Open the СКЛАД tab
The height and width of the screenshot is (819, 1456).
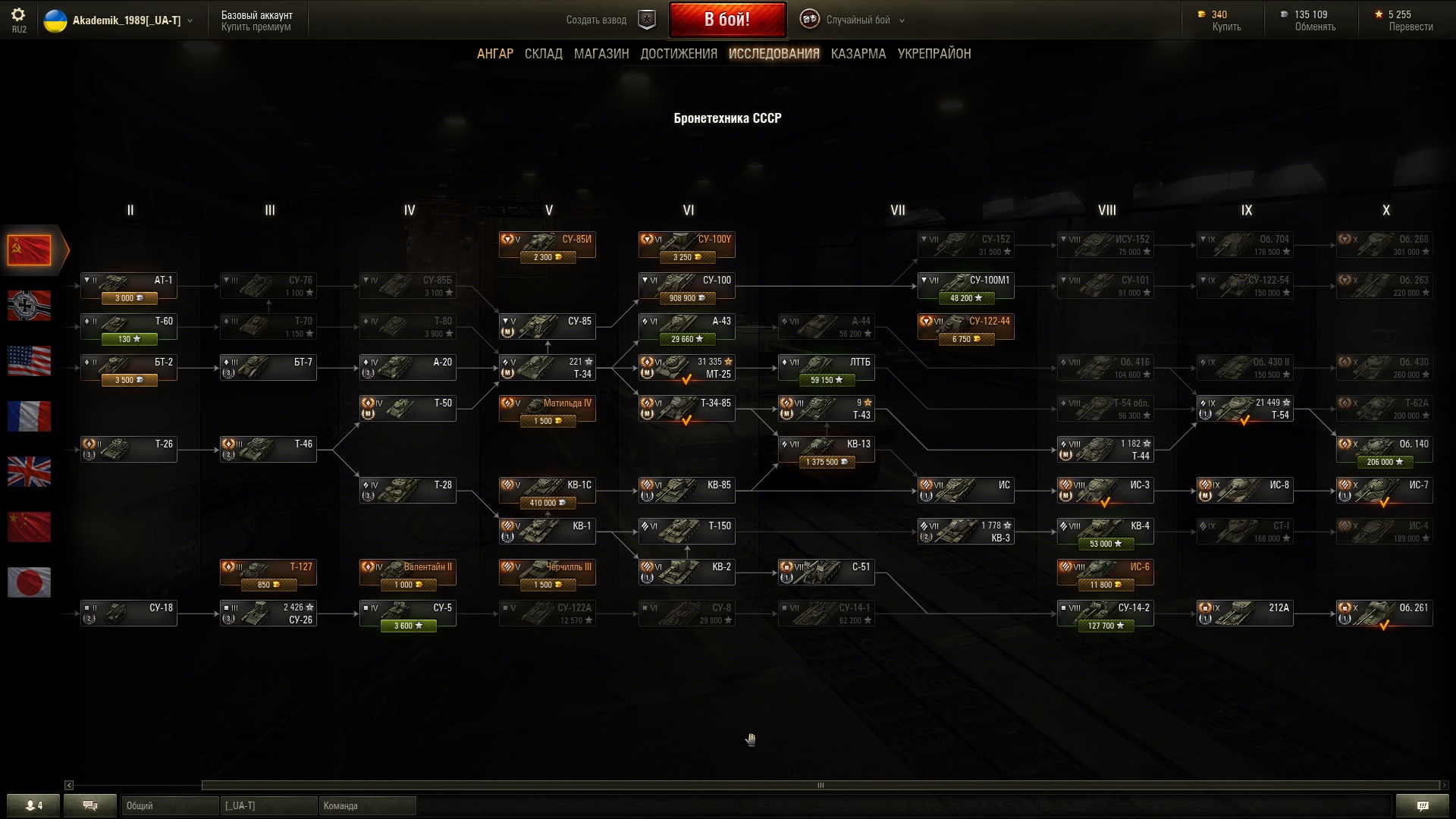(x=544, y=54)
